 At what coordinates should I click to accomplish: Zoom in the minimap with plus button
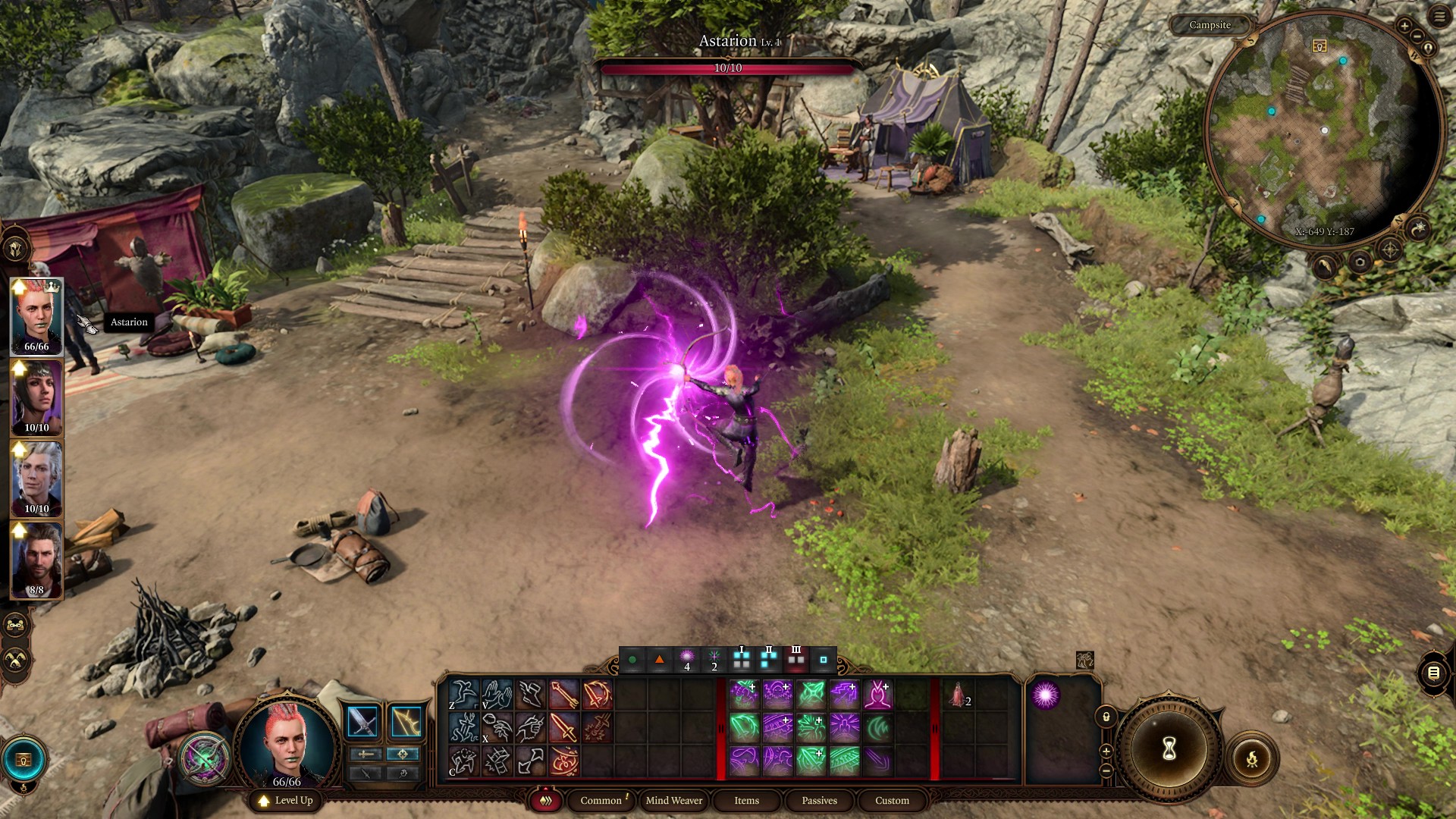click(1404, 27)
